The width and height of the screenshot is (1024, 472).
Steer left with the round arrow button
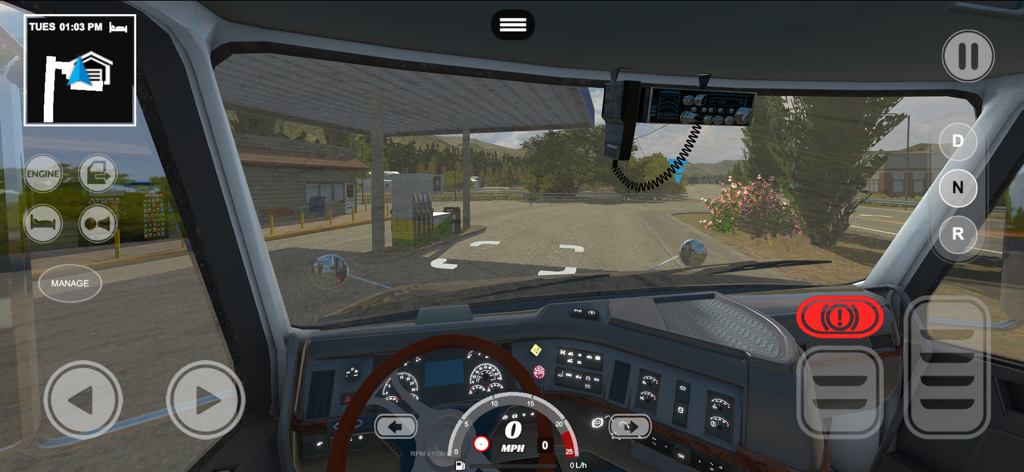(x=83, y=400)
